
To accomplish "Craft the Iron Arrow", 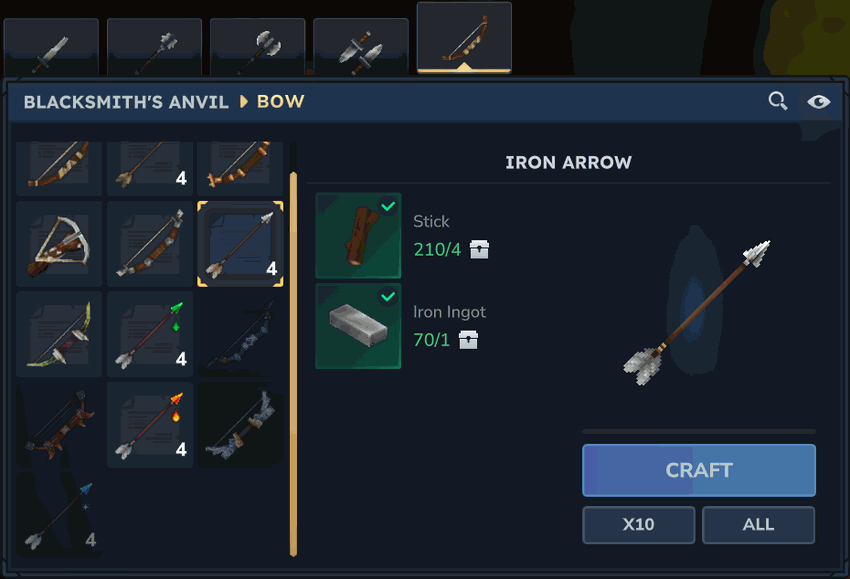I will [699, 470].
